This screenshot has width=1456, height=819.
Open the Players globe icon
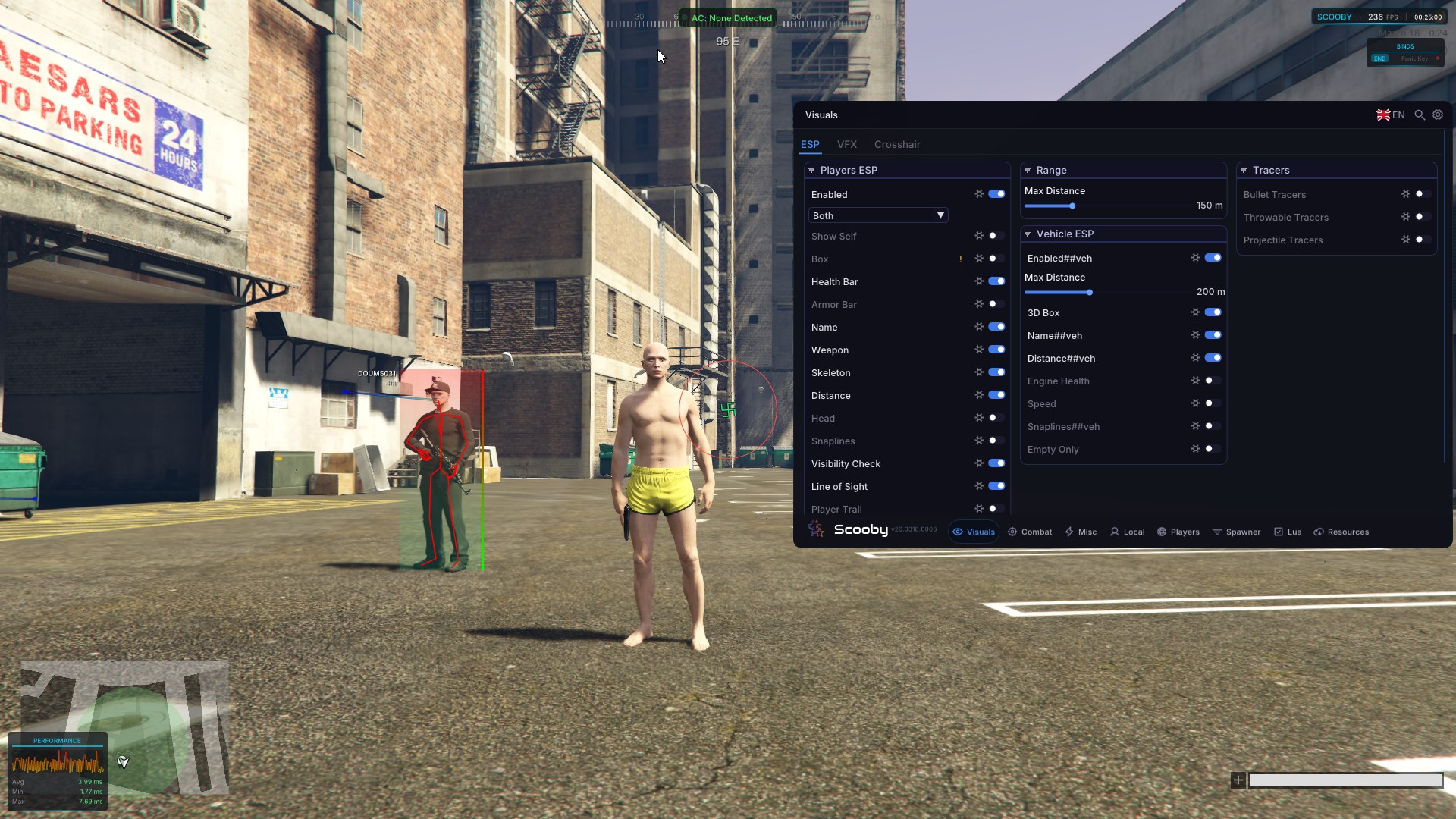(1162, 532)
